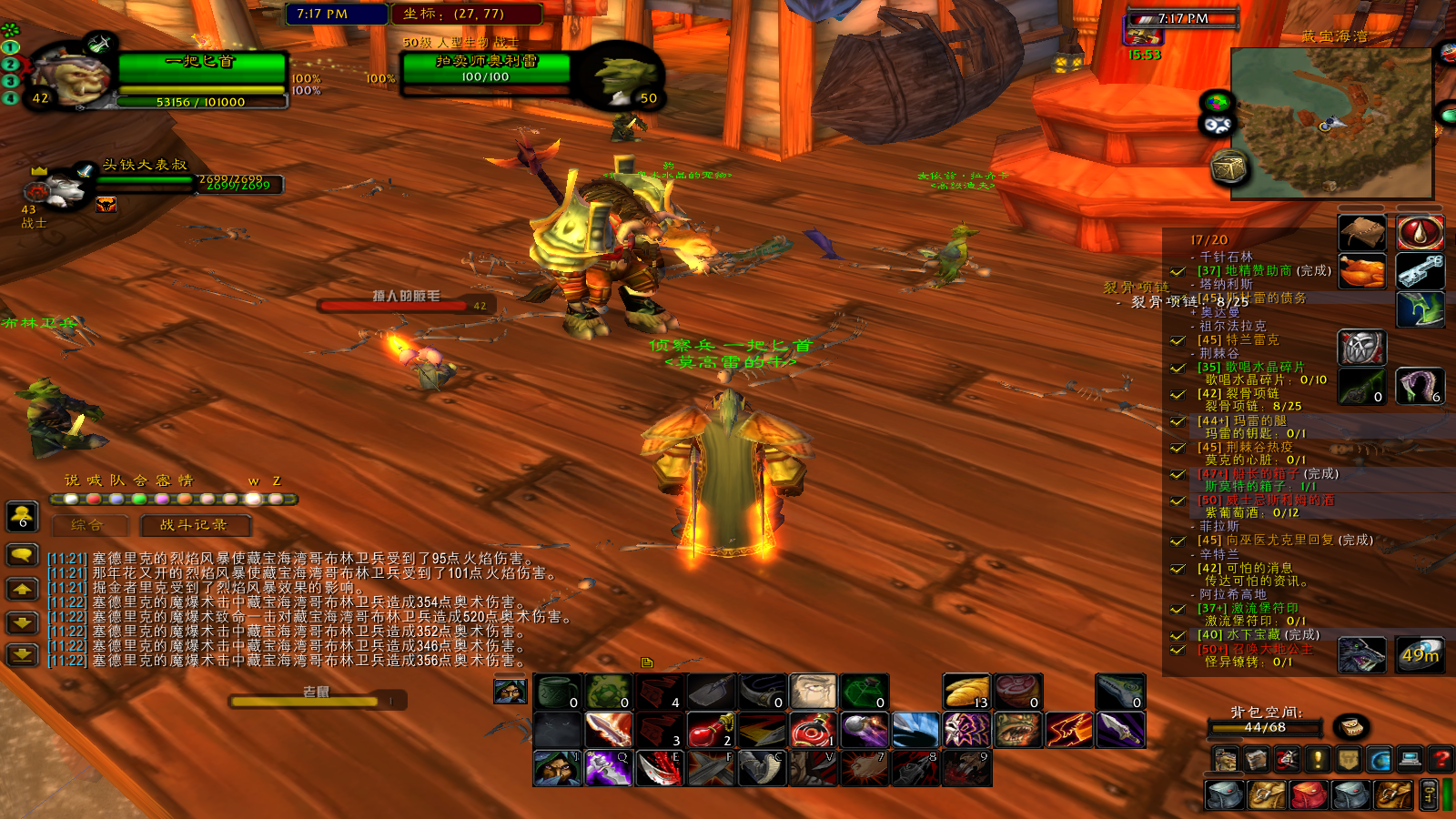This screenshot has width=1456, height=819.
Task: Open the character portrait micro button
Action: point(1226,758)
